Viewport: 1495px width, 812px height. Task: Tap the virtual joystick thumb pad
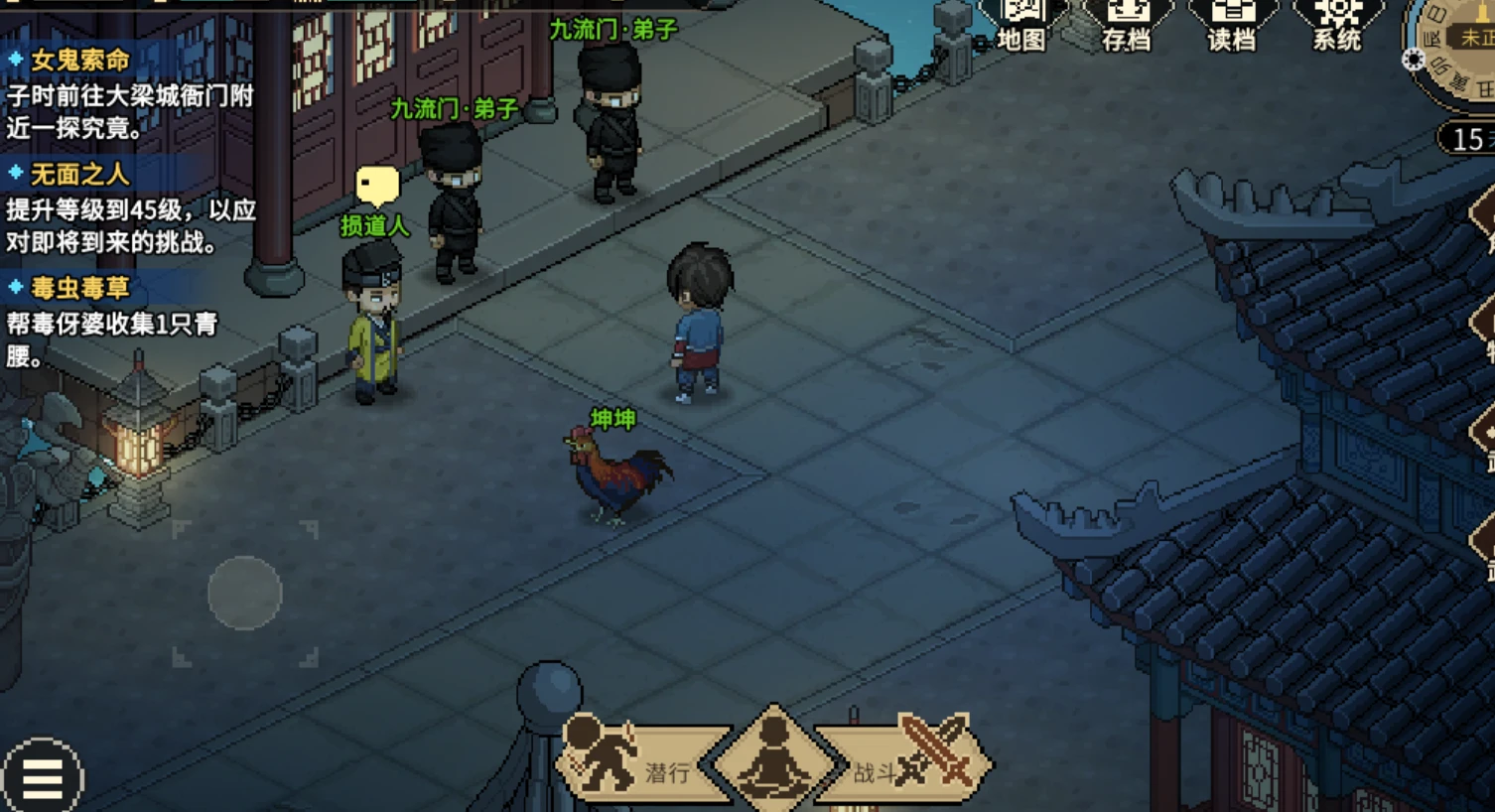point(245,593)
